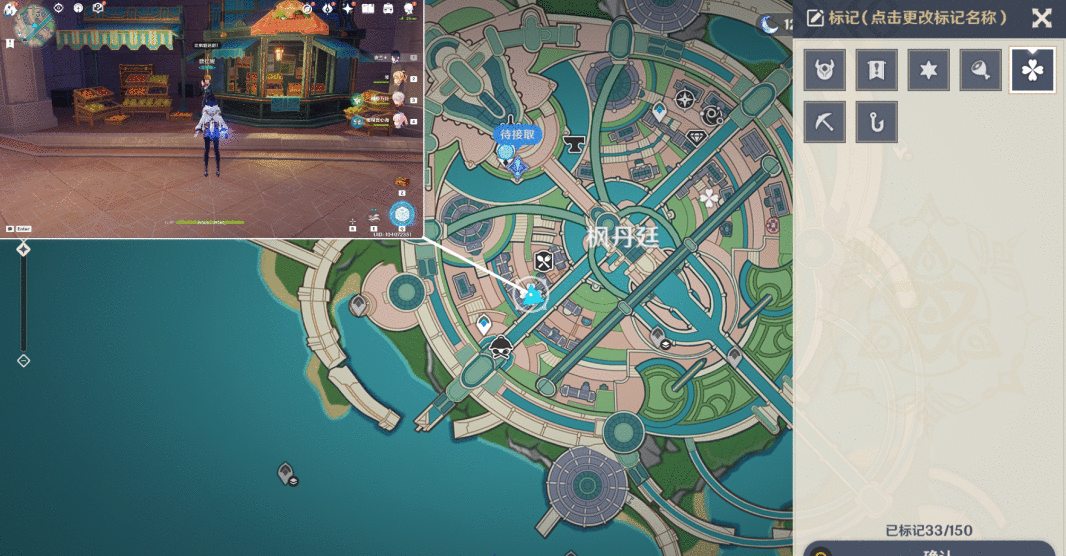Pick the six-pointed star marker icon
The image size is (1066, 556).
(x=929, y=70)
